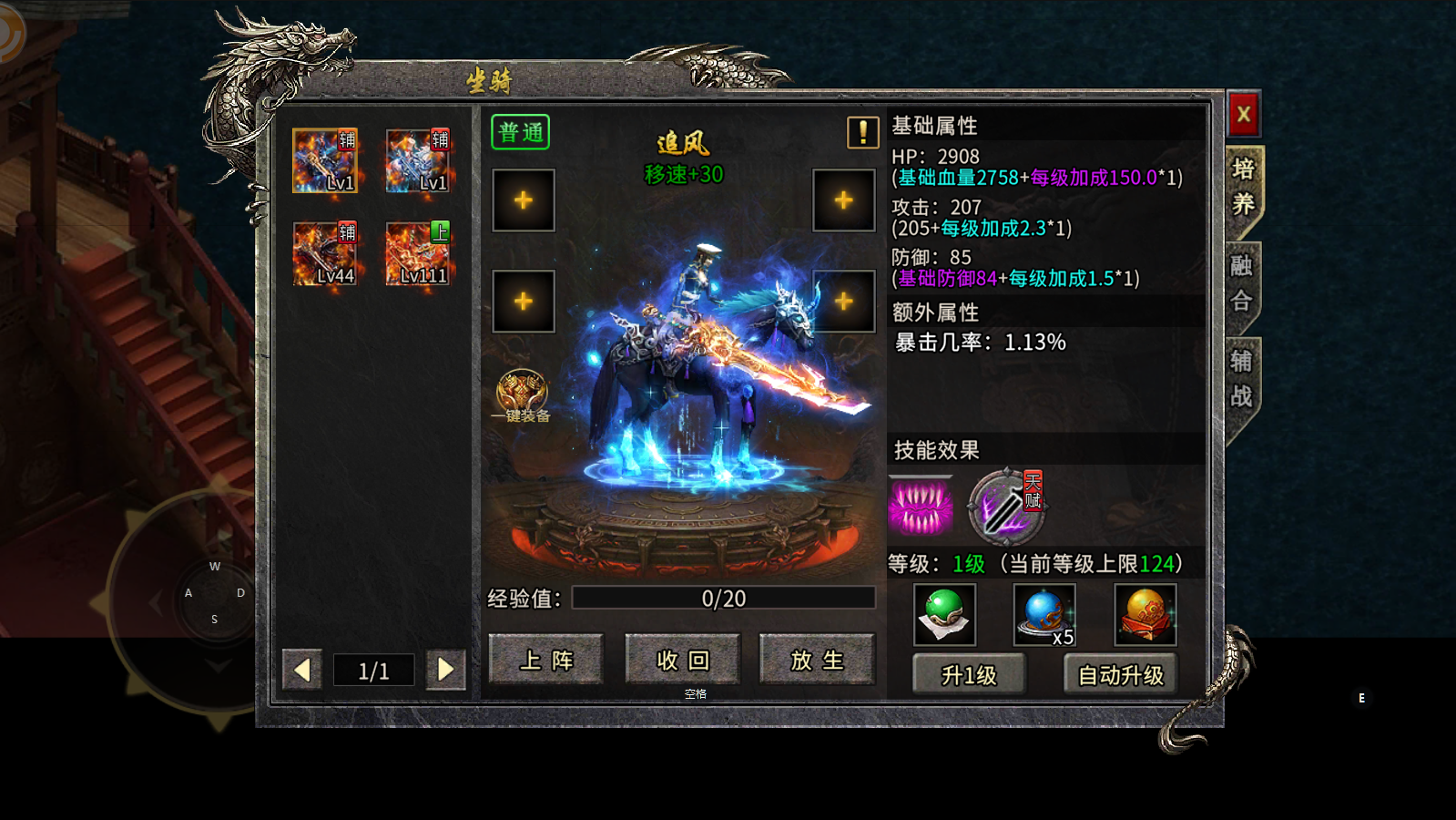Select the 辅战 tab
Screen dimensions: 1456x820
pos(1242,379)
